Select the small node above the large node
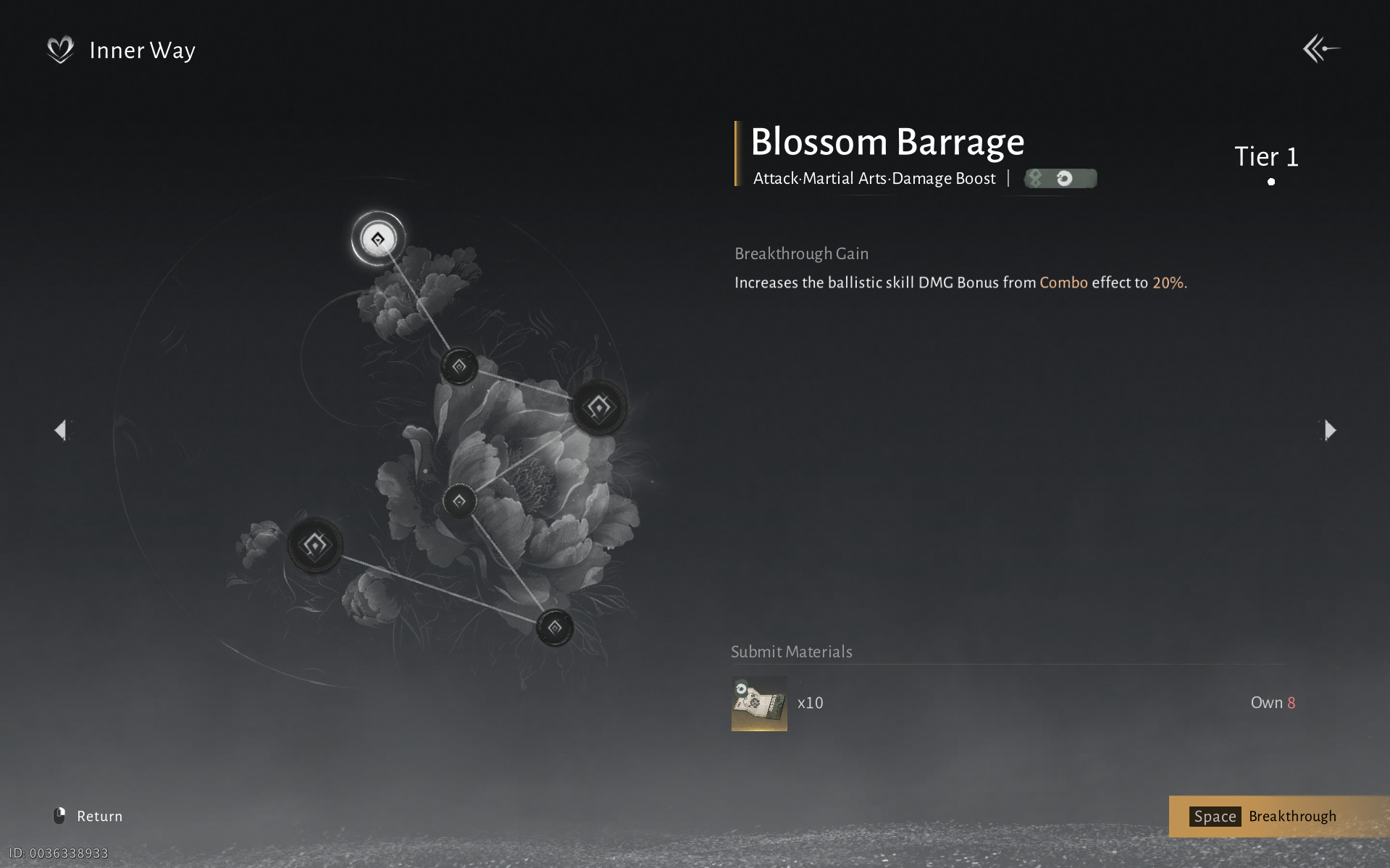1390x868 pixels. coord(459,366)
